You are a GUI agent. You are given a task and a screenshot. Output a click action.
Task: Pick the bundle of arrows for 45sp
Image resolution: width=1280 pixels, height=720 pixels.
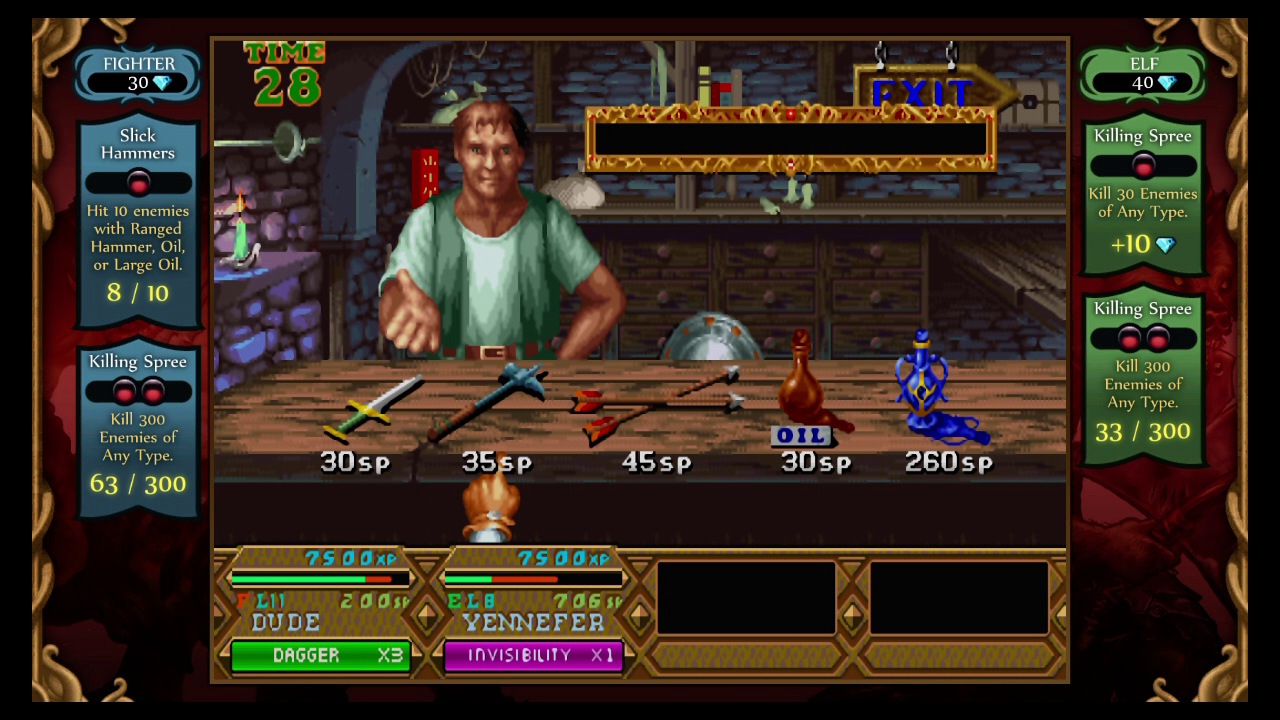[655, 400]
